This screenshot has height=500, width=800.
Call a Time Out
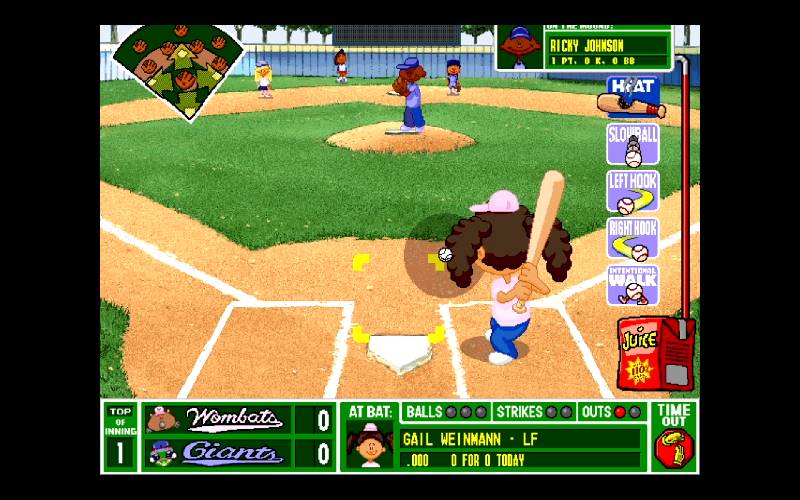tap(674, 437)
